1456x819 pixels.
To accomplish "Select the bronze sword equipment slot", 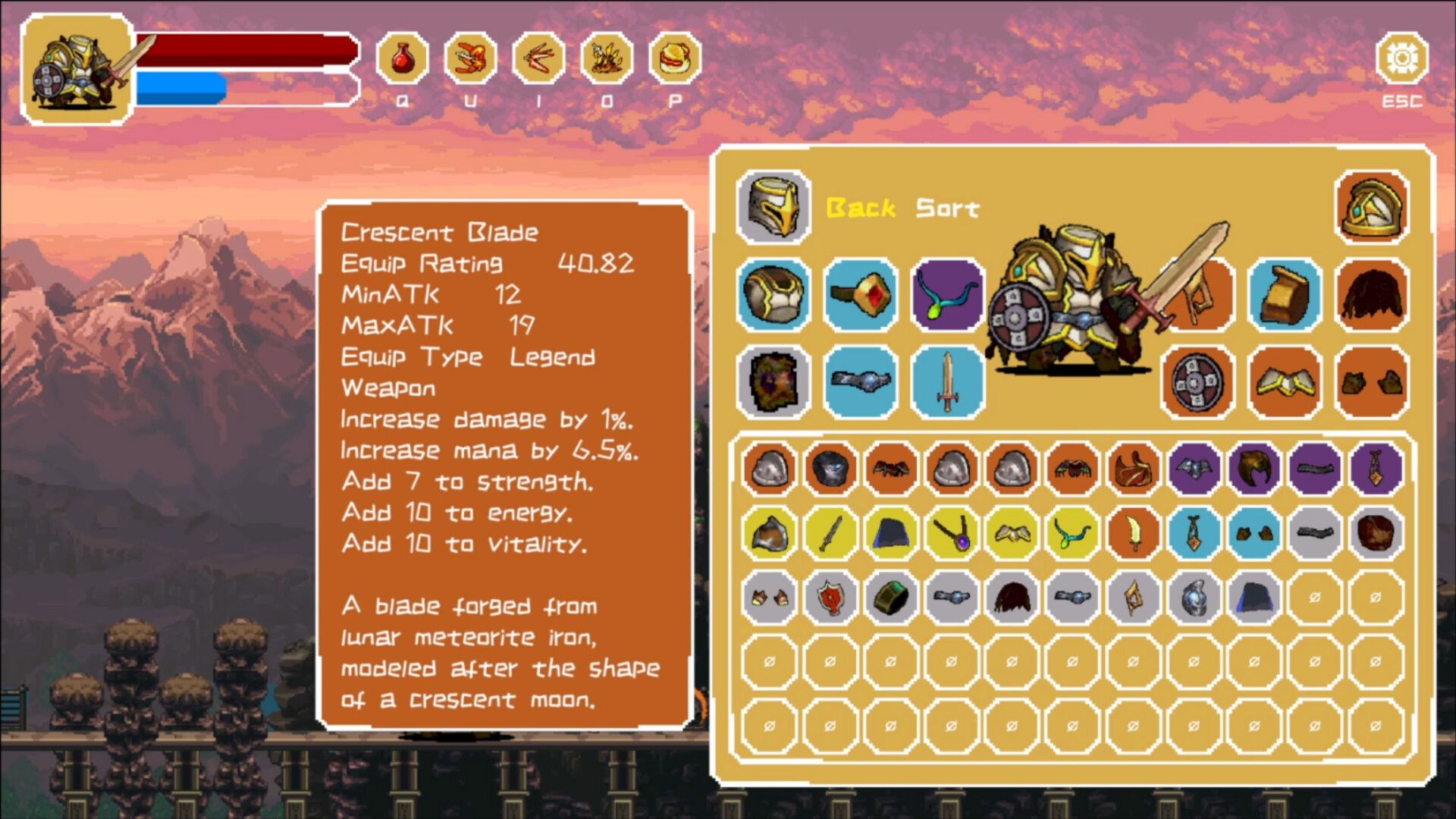I will (947, 381).
